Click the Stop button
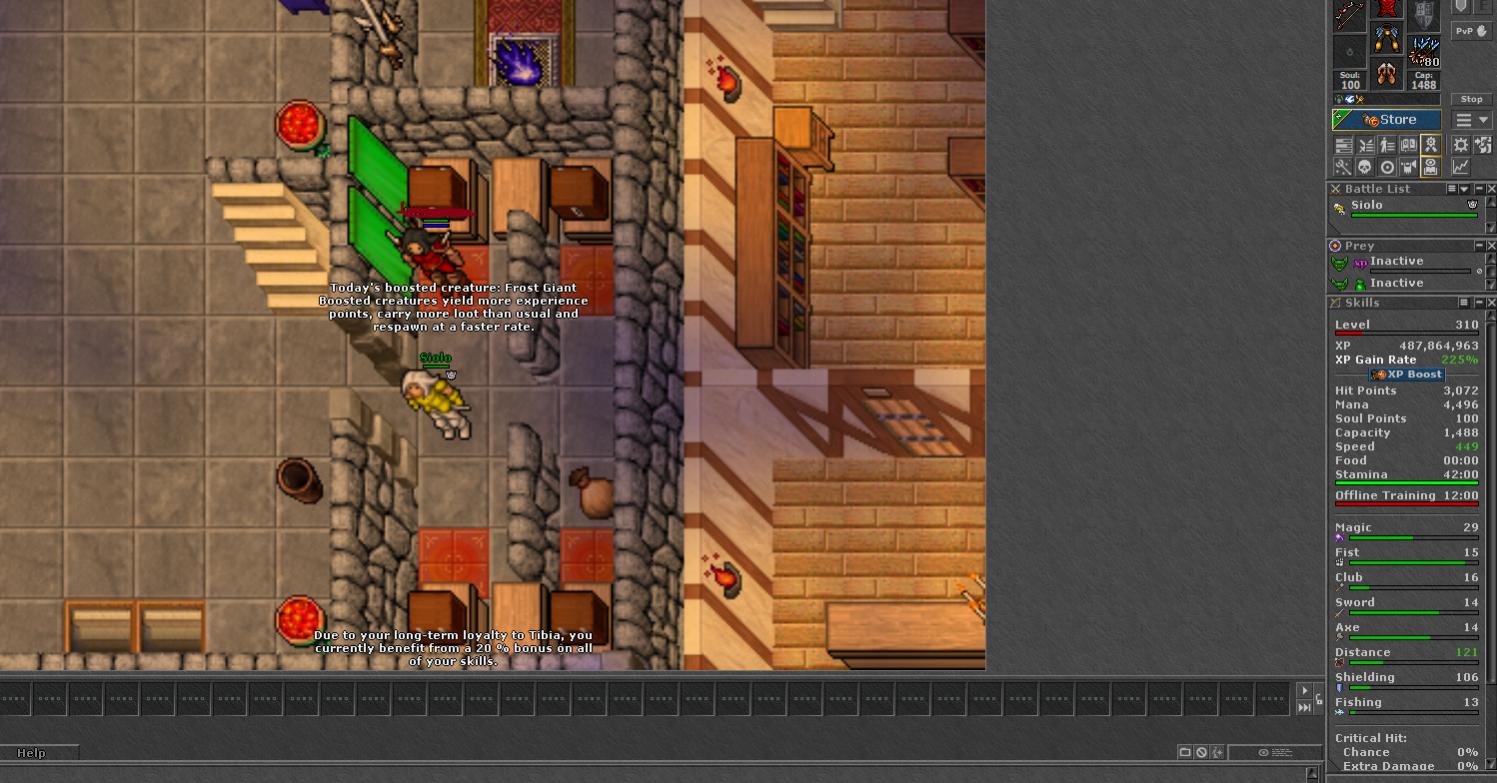The height and width of the screenshot is (783, 1497). pos(1471,99)
